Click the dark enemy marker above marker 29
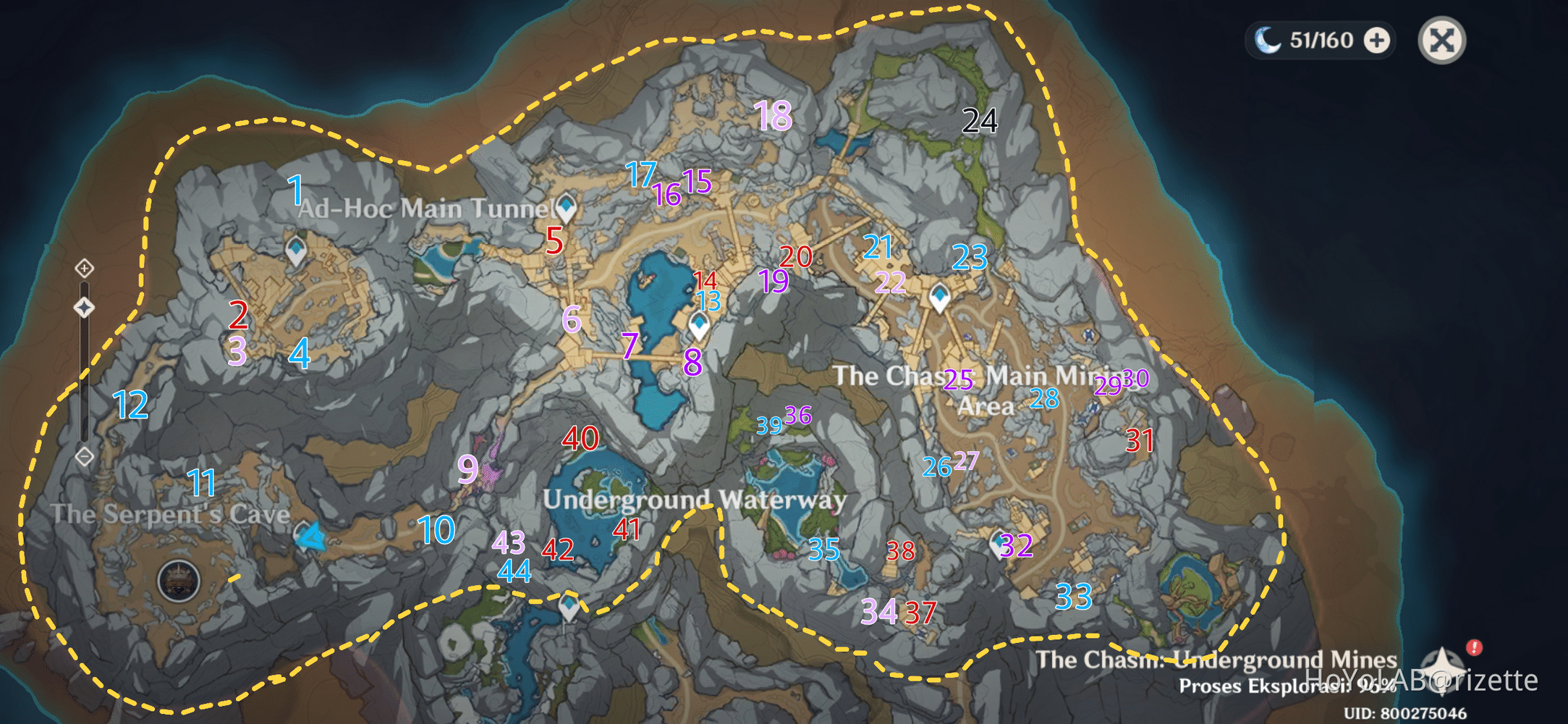 tap(1088, 334)
